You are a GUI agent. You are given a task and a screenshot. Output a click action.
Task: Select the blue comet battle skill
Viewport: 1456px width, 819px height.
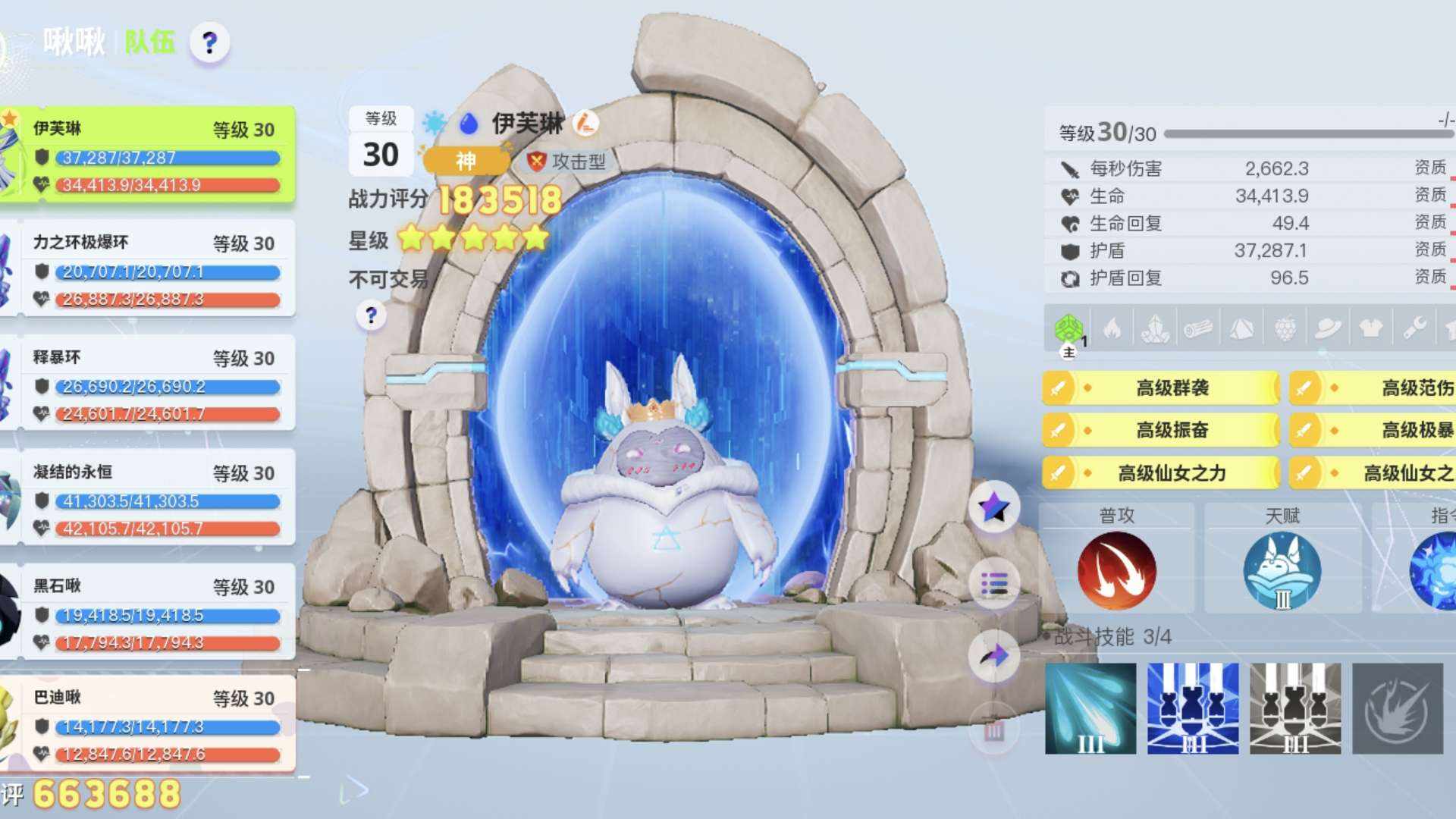tap(1090, 708)
